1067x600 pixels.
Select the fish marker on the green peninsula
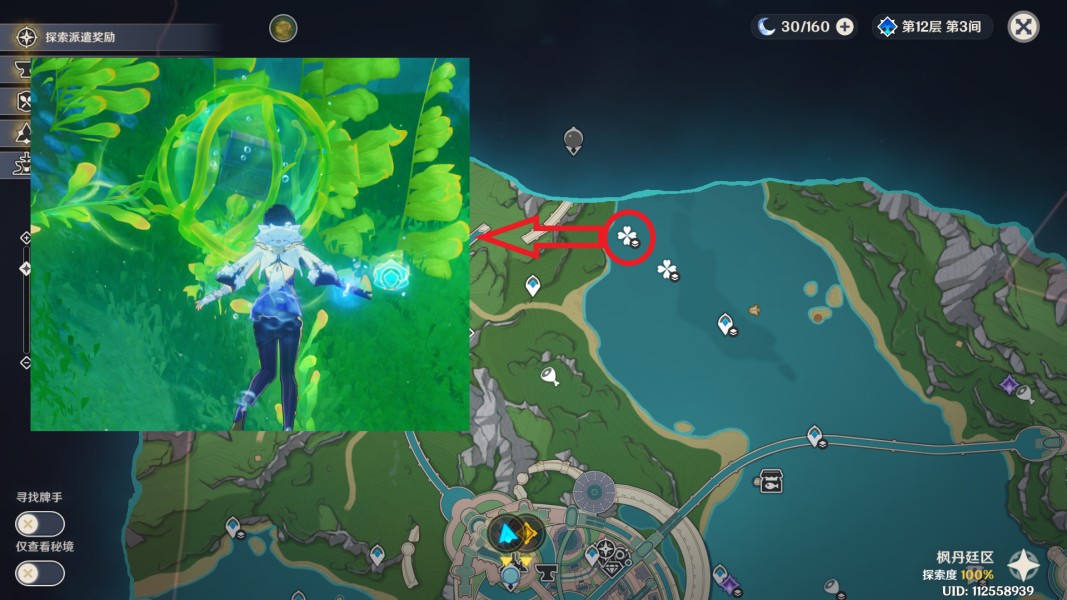pyautogui.click(x=549, y=376)
